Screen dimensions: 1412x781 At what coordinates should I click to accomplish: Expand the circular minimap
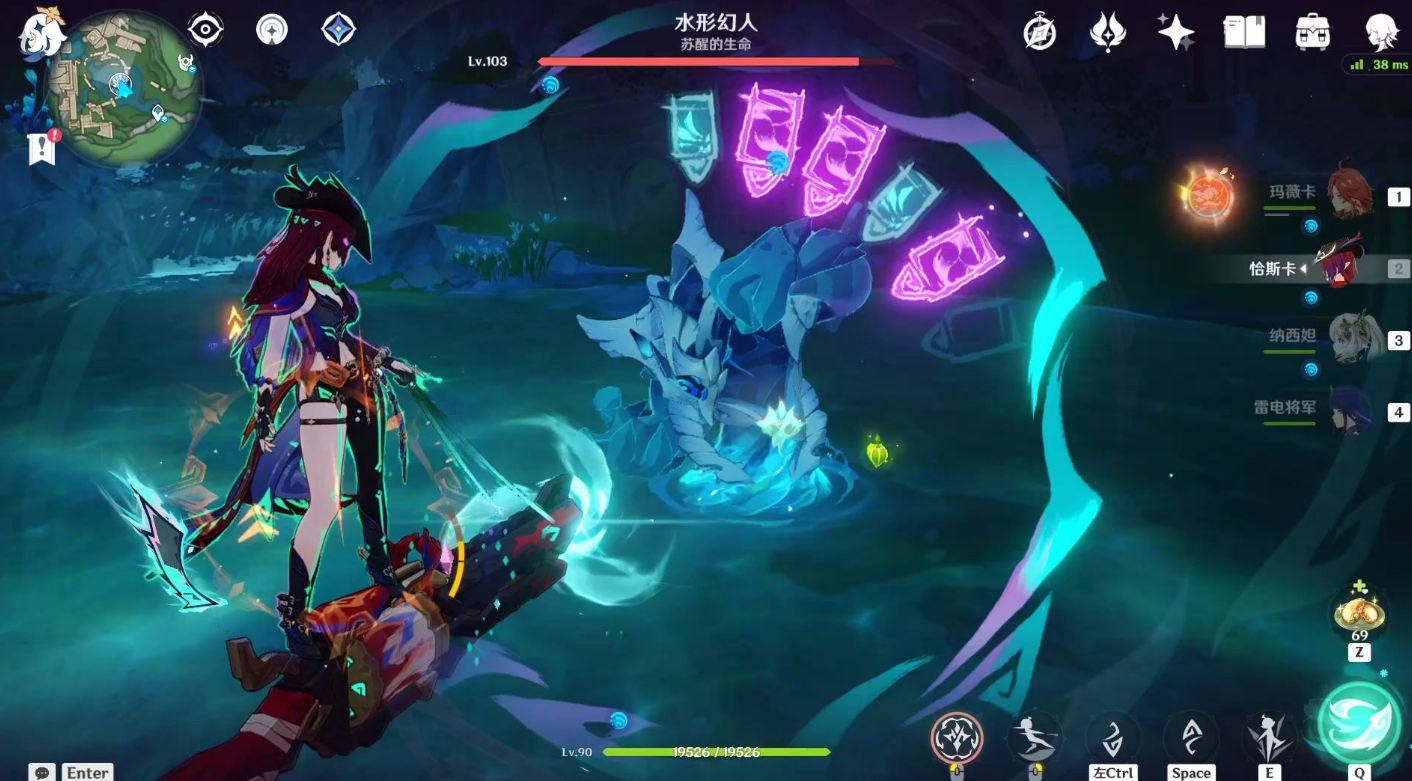[x=125, y=87]
